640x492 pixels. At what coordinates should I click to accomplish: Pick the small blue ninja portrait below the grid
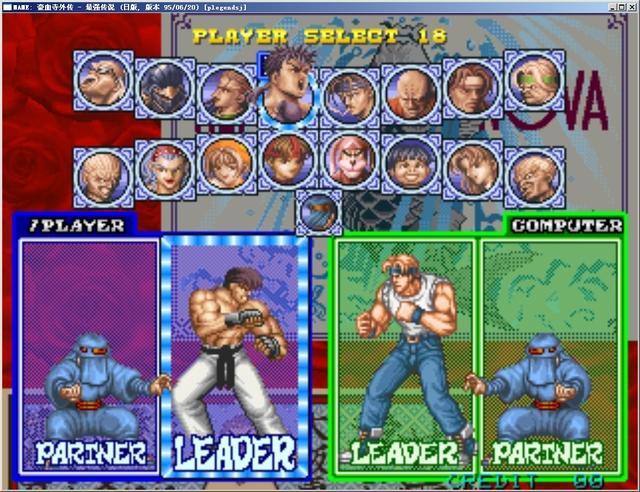tap(318, 212)
